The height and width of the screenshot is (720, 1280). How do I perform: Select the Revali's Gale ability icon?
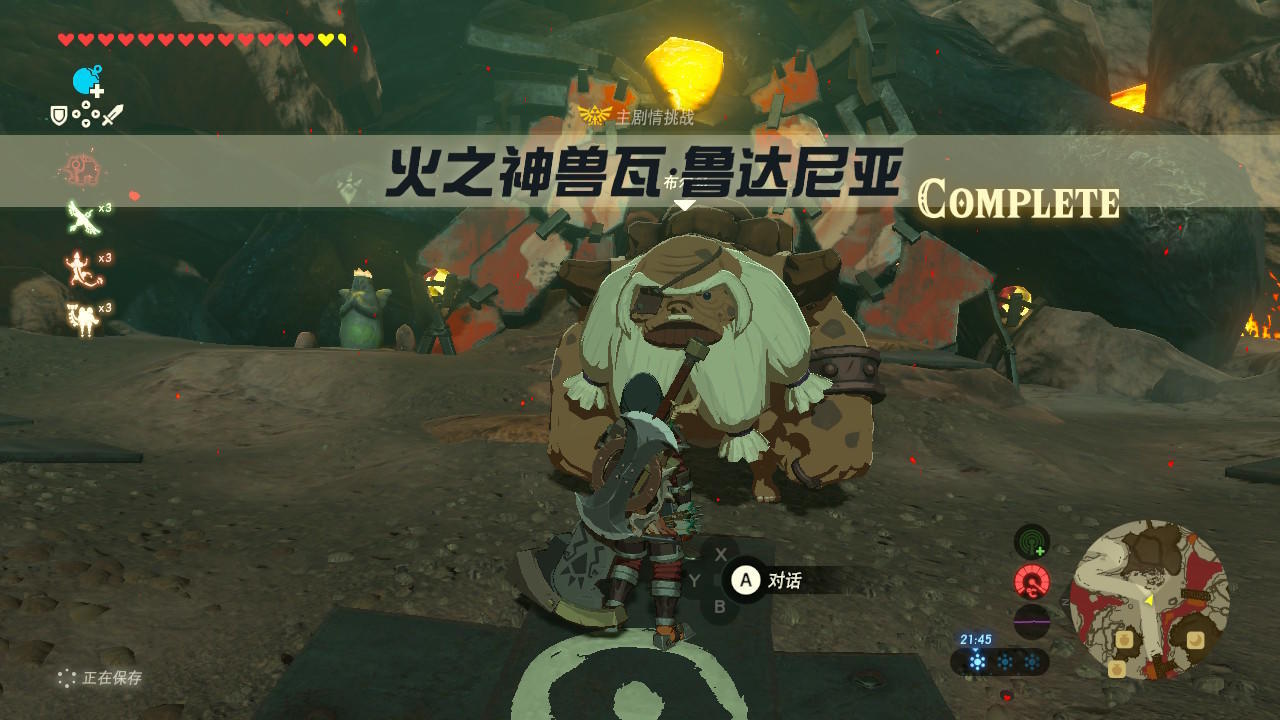tap(81, 218)
